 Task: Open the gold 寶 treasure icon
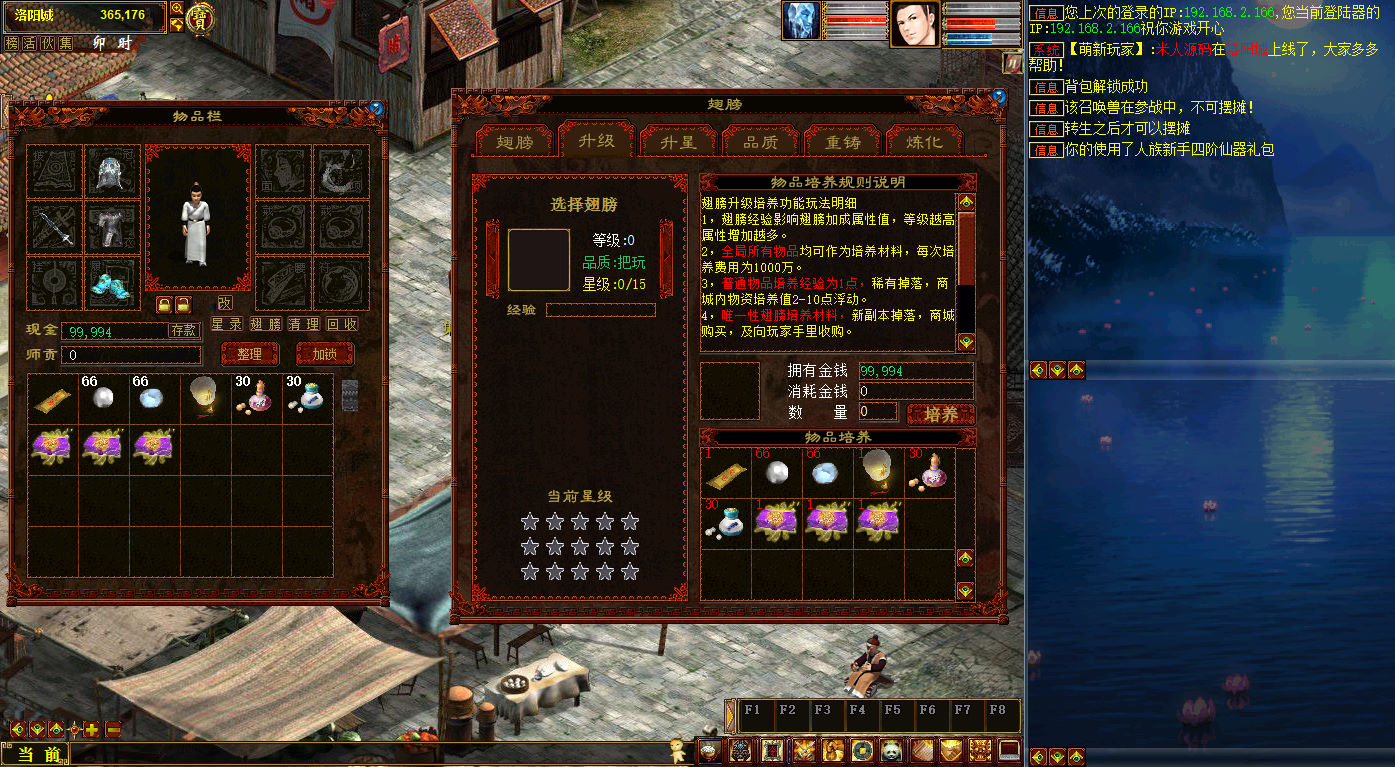pyautogui.click(x=201, y=18)
